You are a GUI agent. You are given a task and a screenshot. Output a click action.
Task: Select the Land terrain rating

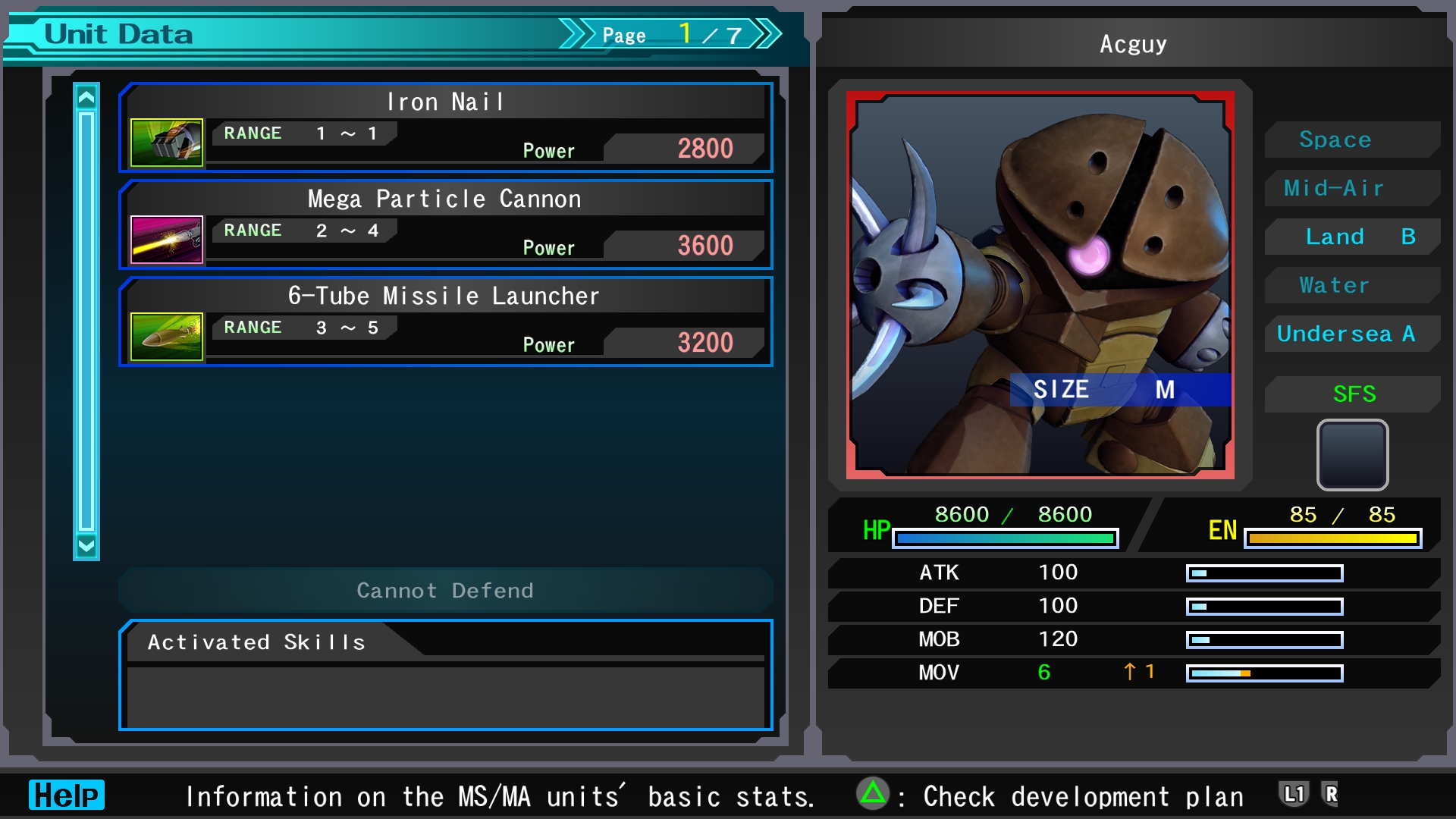coord(1352,237)
